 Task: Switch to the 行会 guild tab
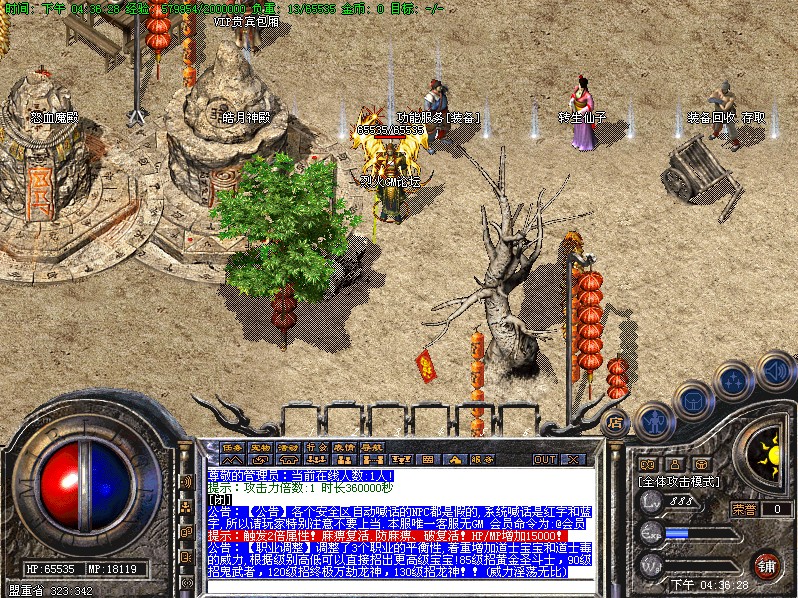tap(317, 446)
